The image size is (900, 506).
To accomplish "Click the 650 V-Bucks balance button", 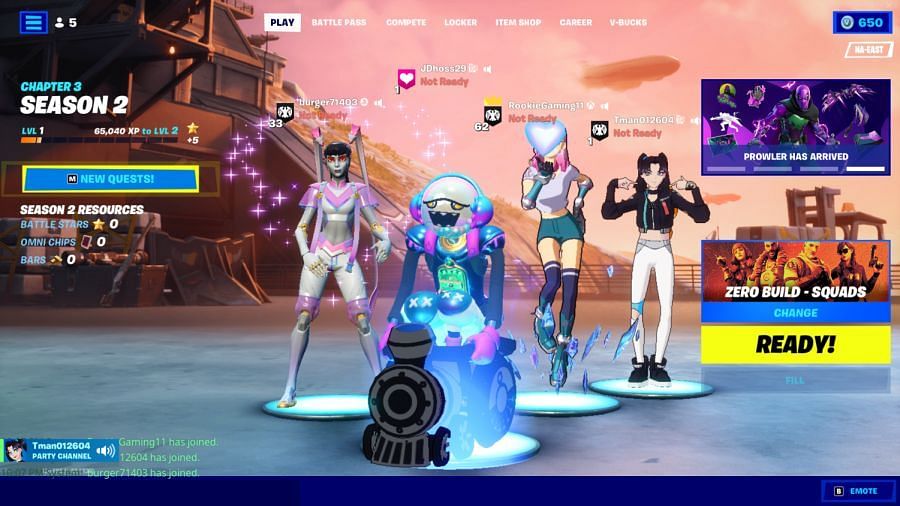I will (862, 22).
